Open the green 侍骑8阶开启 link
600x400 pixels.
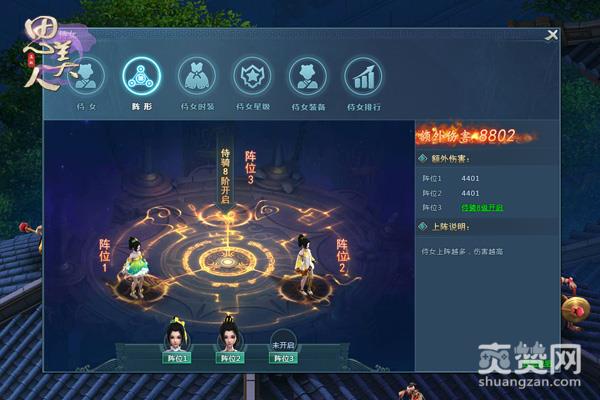[482, 207]
